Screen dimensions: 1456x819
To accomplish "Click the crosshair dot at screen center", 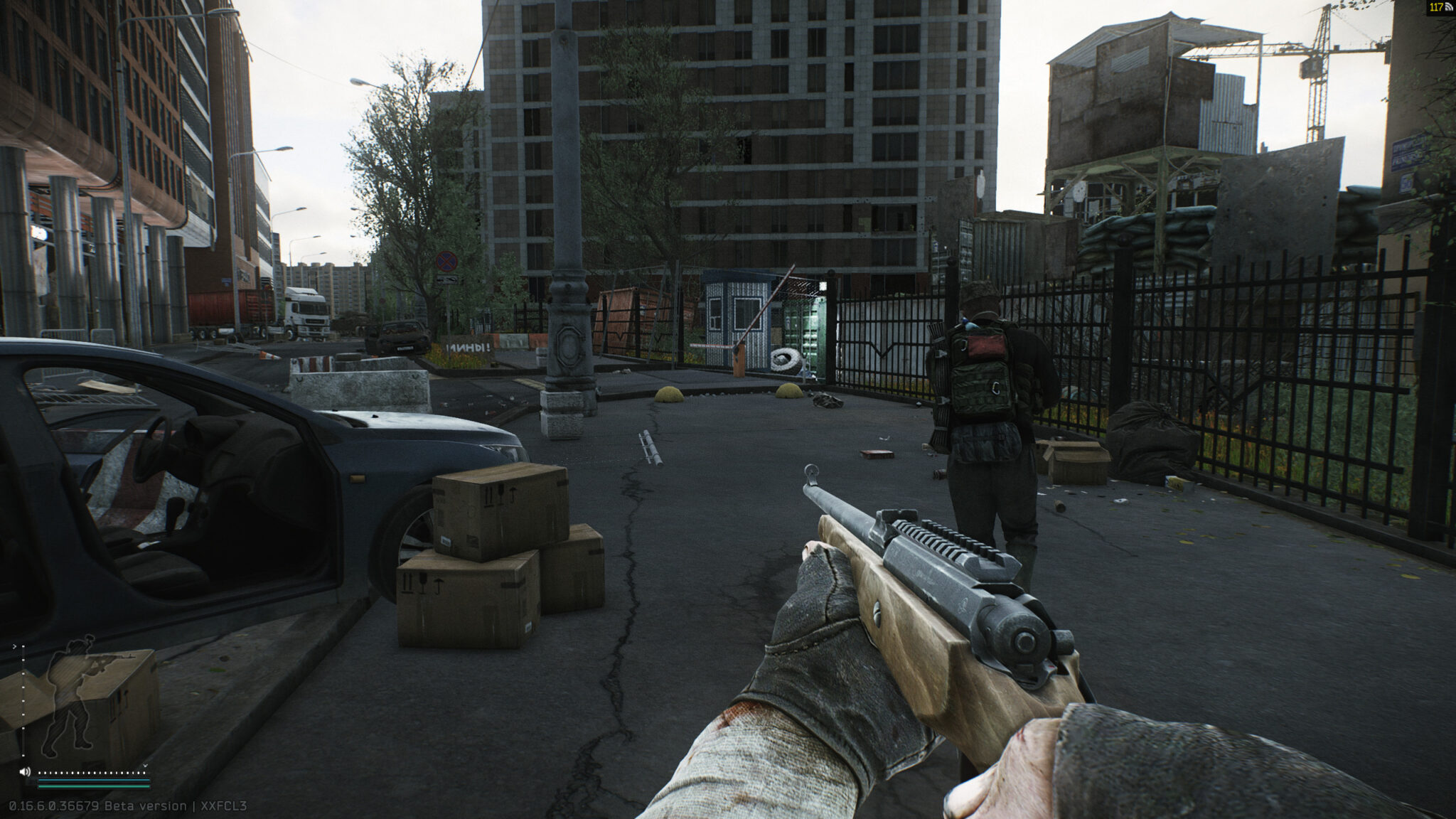I will click(x=728, y=409).
